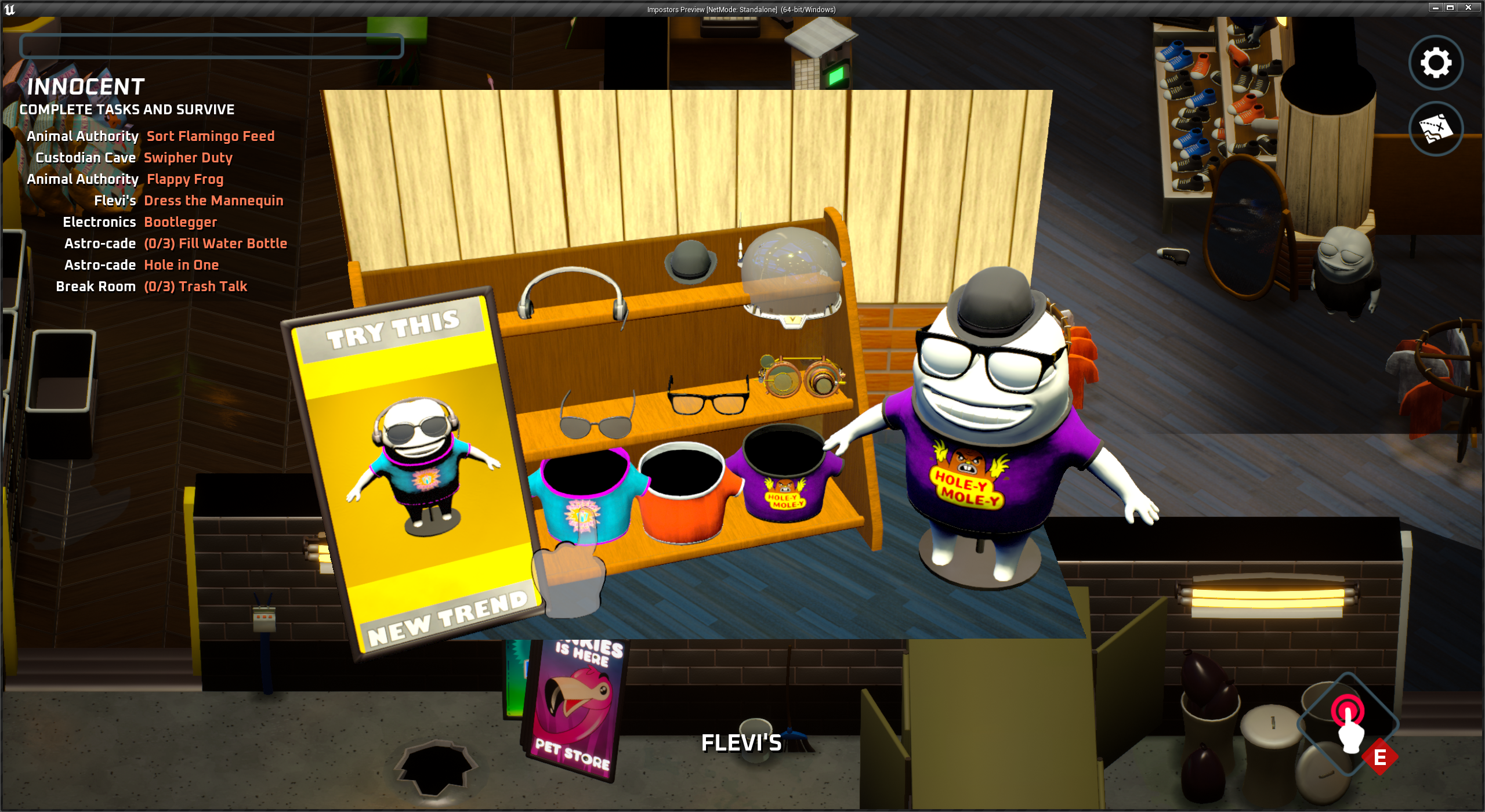Image resolution: width=1485 pixels, height=812 pixels.
Task: Select the Hole in One task entry
Action: tap(182, 265)
